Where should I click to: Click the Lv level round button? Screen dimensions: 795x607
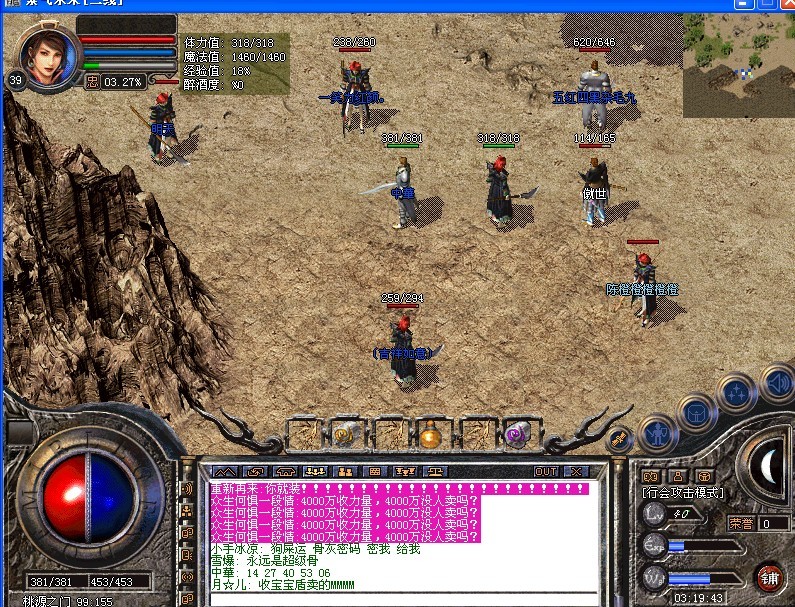click(x=653, y=513)
